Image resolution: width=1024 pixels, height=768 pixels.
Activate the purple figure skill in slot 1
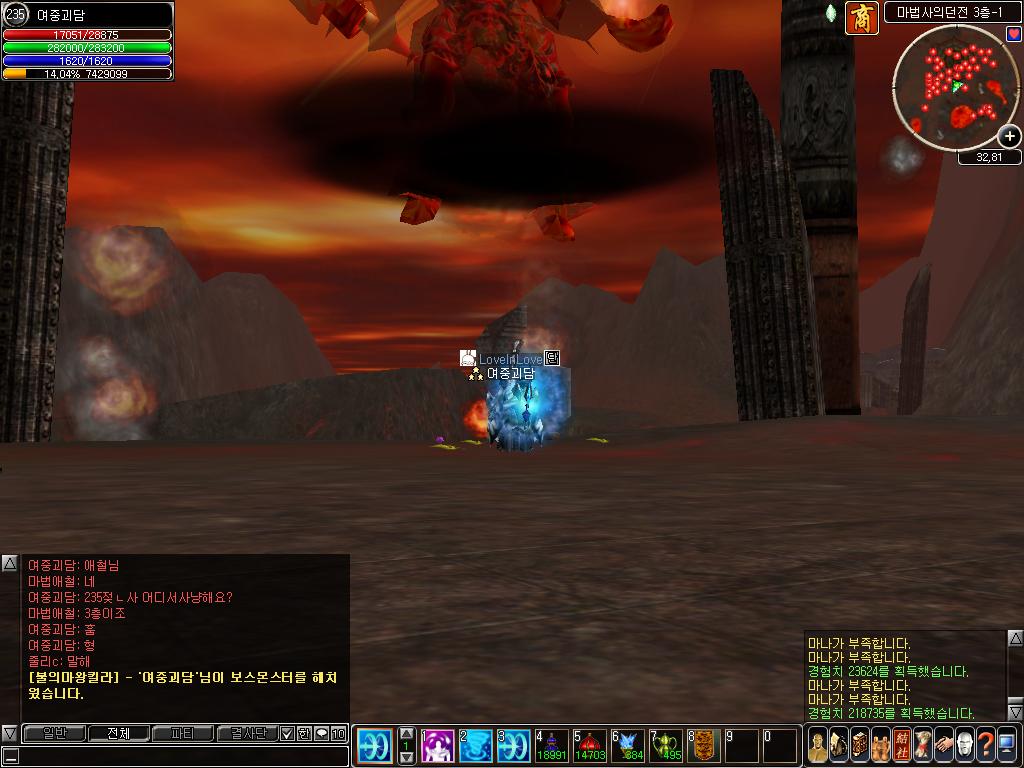pos(438,746)
